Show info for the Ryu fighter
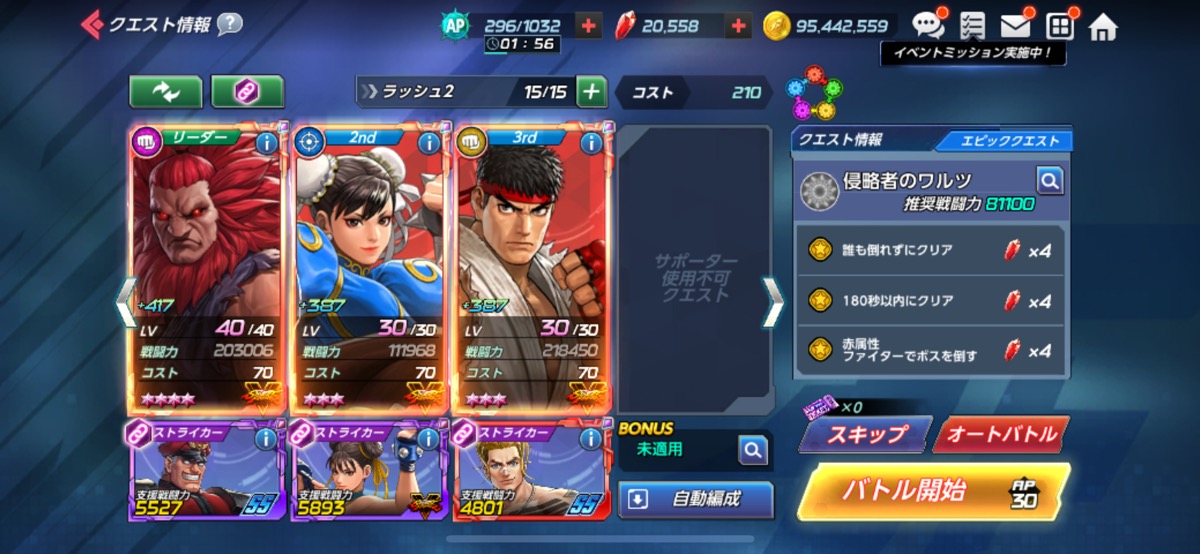The height and width of the screenshot is (554, 1200). [x=591, y=142]
